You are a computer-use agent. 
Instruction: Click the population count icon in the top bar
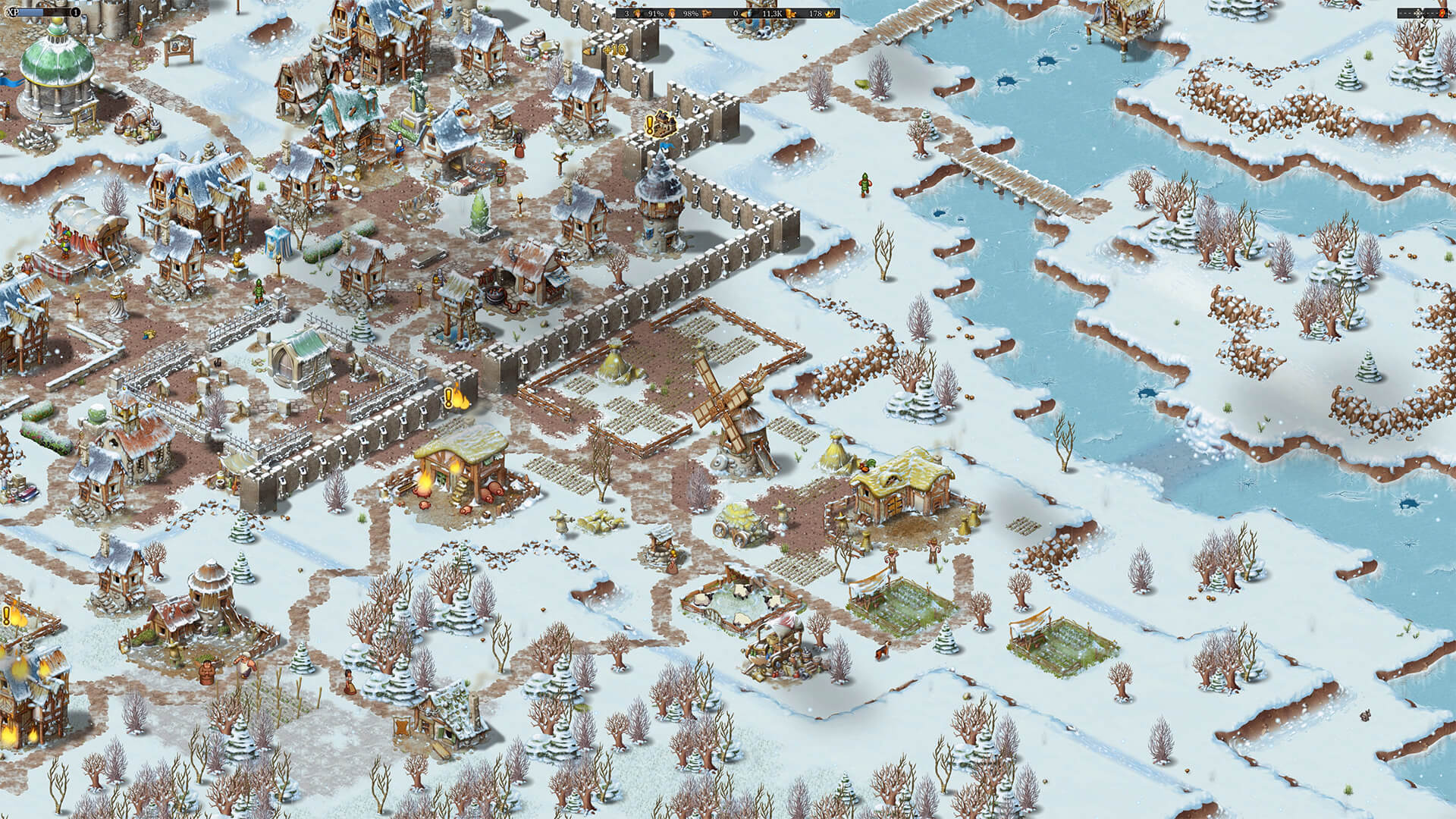tap(637, 14)
